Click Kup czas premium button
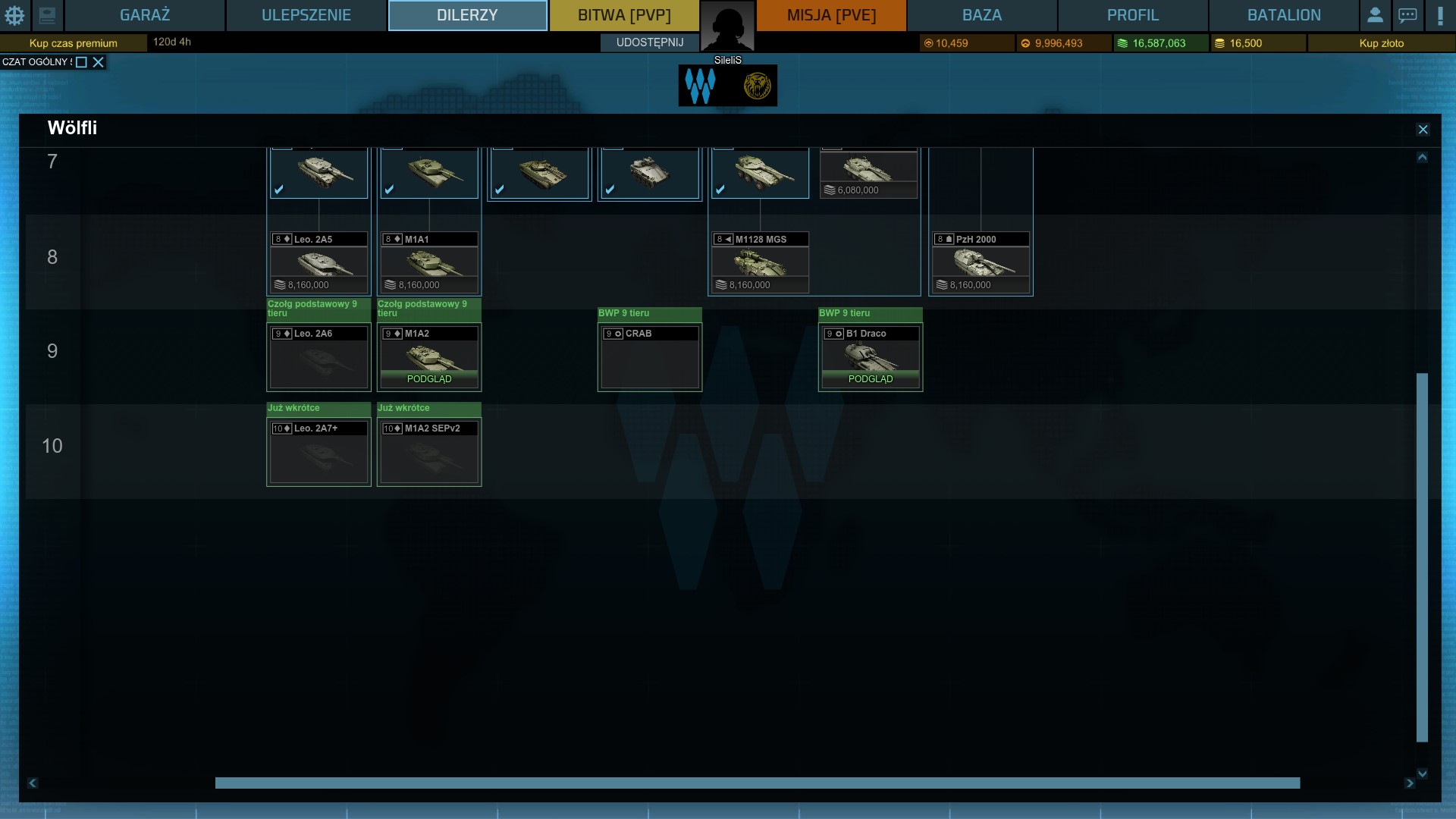The width and height of the screenshot is (1456, 819). pos(74,43)
